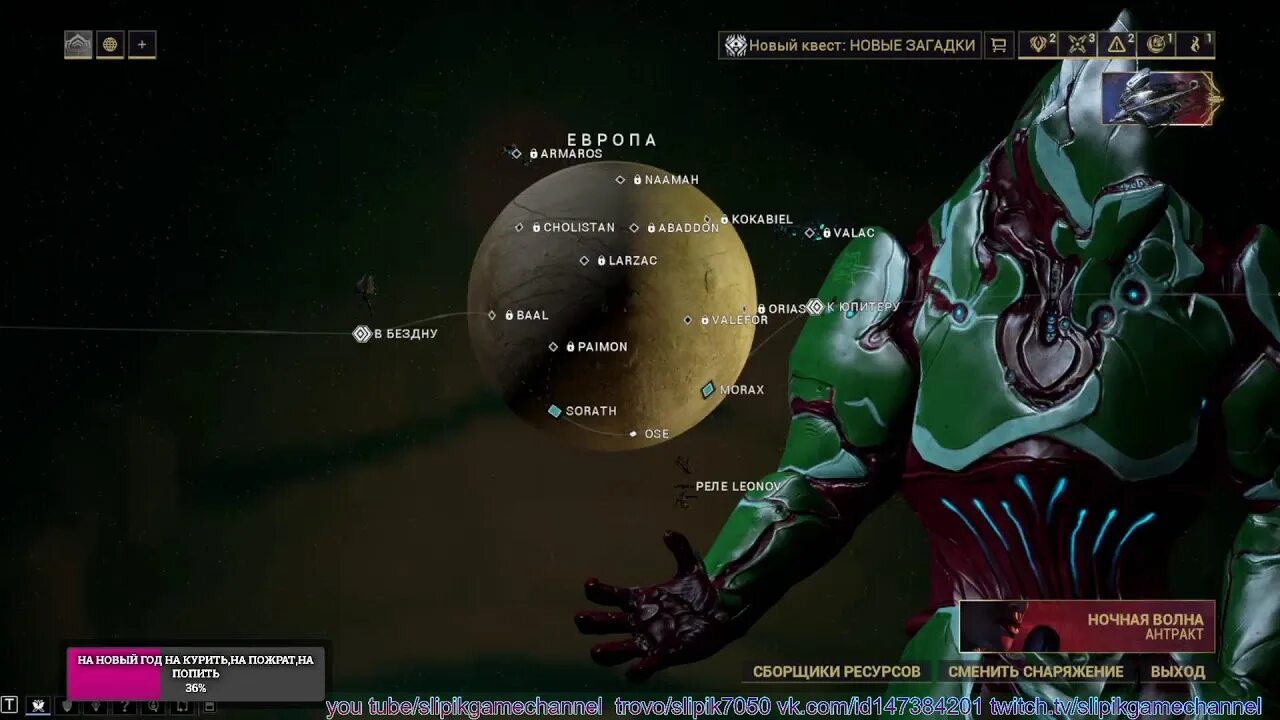This screenshot has width=1280, height=720.
Task: Select the unlocked Sorath node
Action: [x=555, y=411]
